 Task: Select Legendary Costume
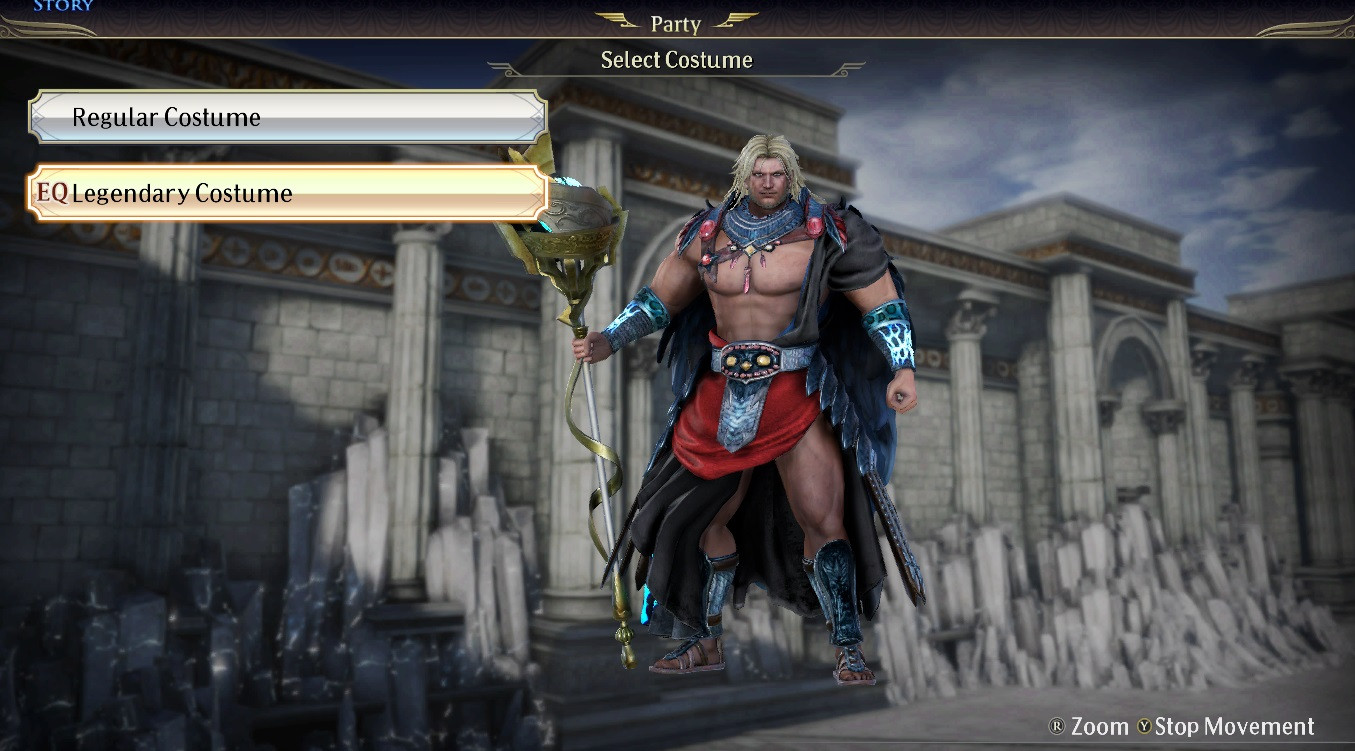coord(285,192)
